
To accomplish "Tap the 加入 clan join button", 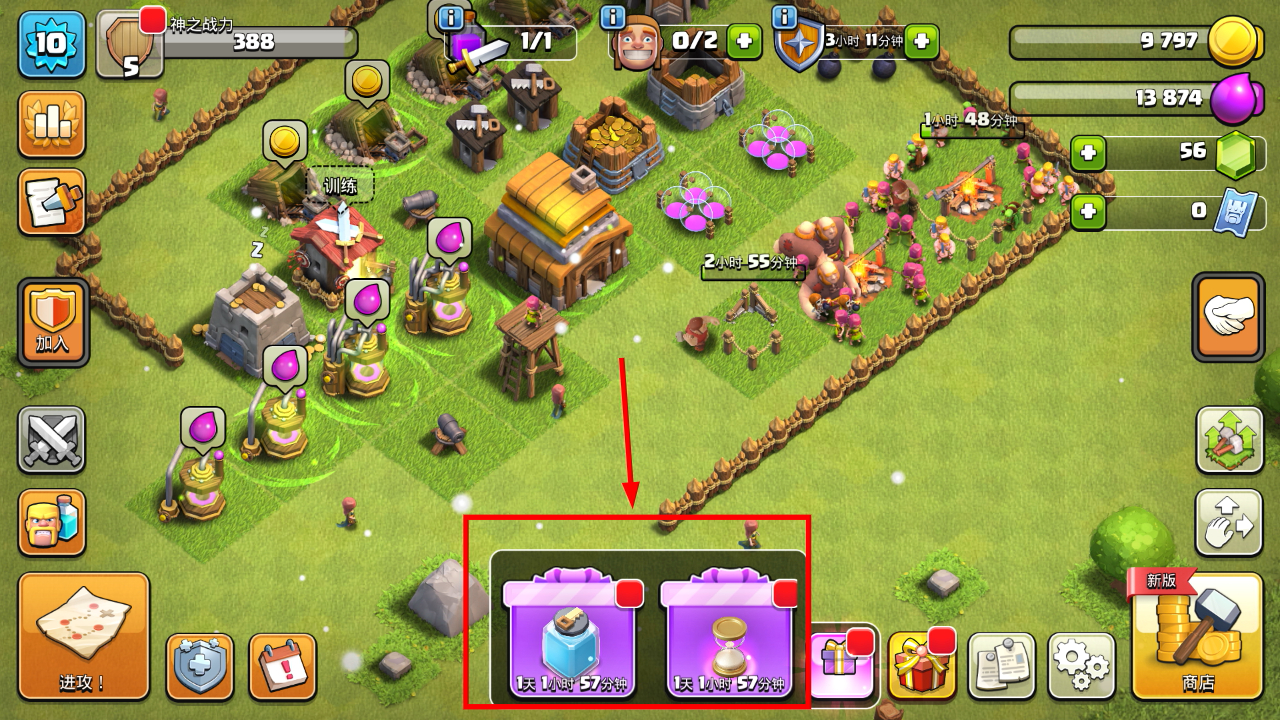I will pyautogui.click(x=53, y=322).
